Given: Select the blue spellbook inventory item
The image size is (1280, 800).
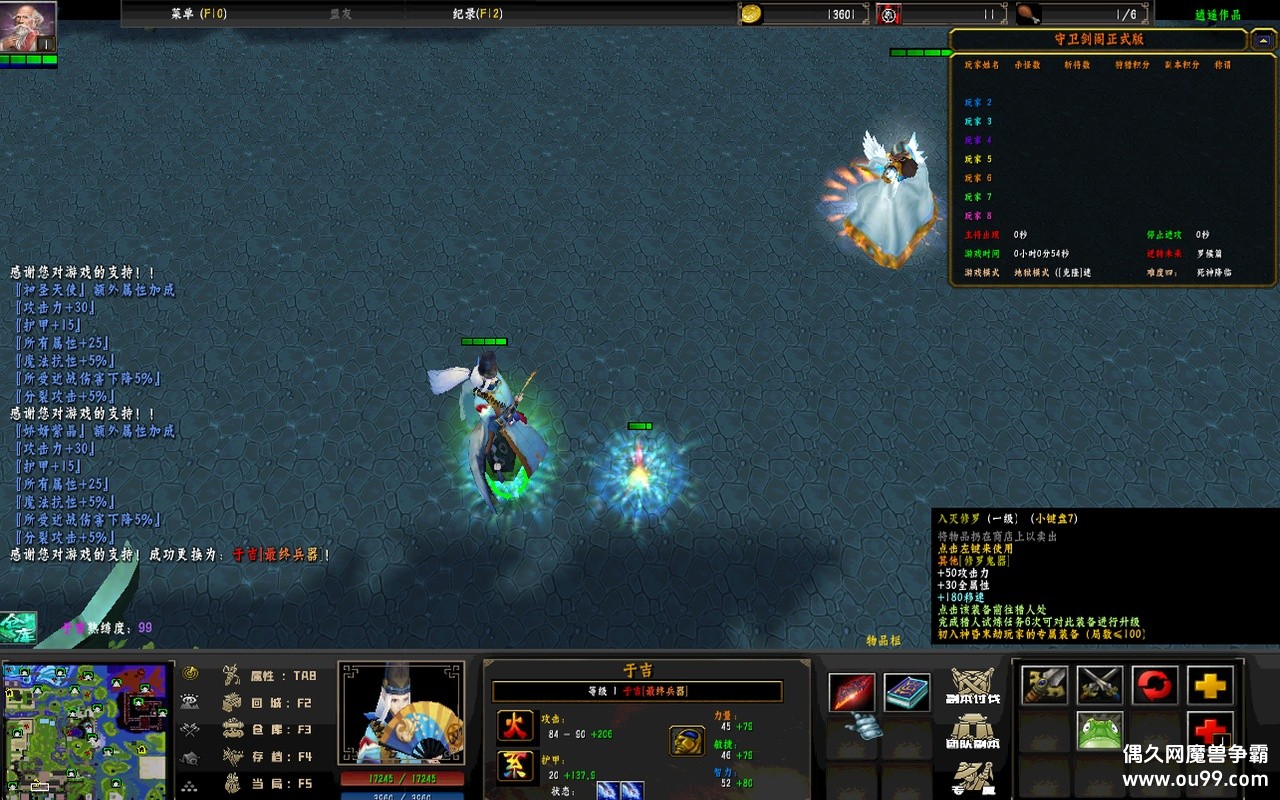Looking at the screenshot, I should click(907, 692).
